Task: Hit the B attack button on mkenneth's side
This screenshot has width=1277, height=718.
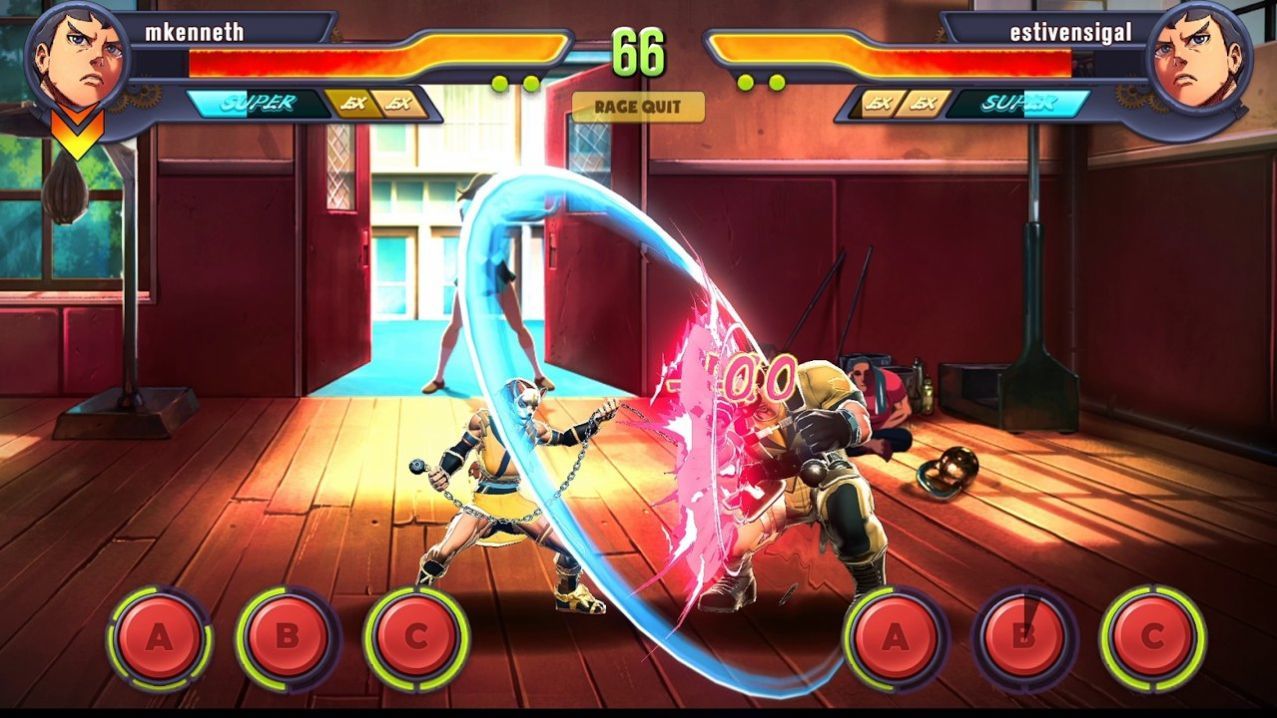Action: [287, 638]
